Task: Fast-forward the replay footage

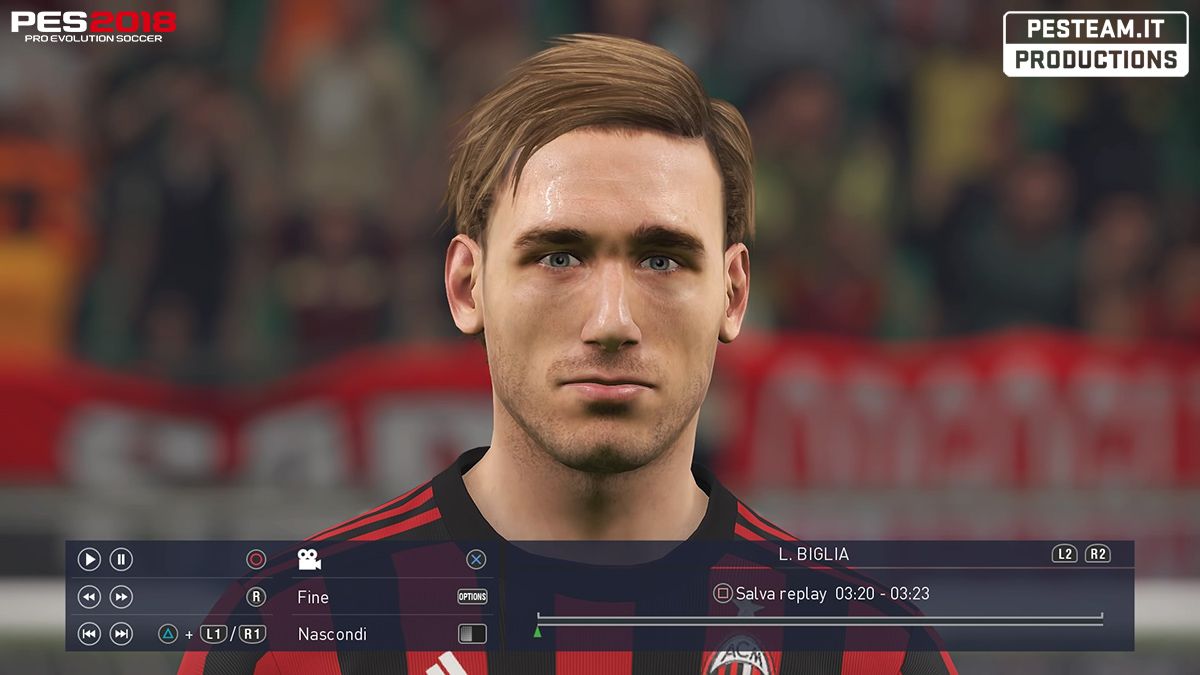Action: 121,597
